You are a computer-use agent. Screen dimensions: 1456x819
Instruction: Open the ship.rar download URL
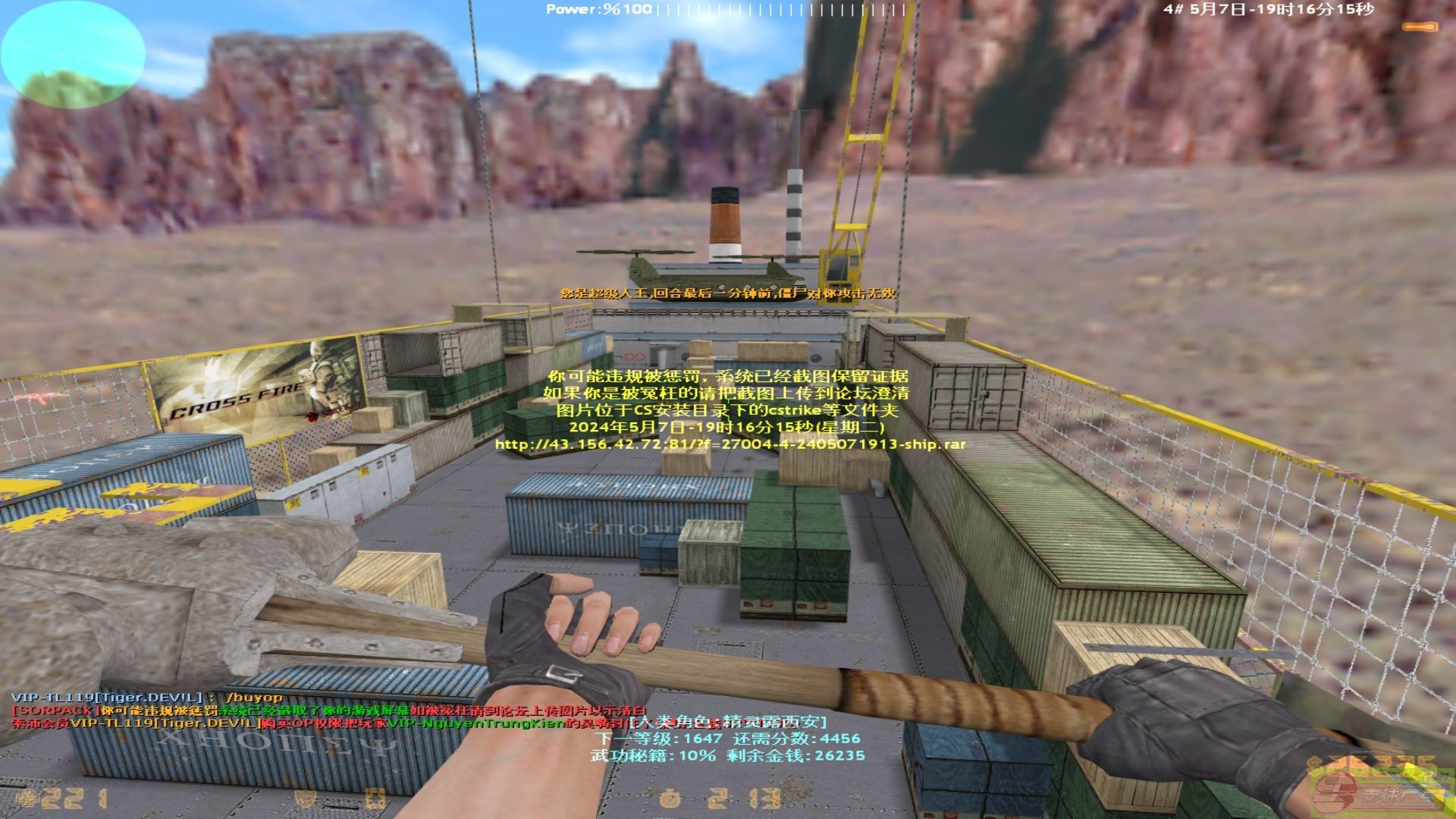tap(730, 444)
